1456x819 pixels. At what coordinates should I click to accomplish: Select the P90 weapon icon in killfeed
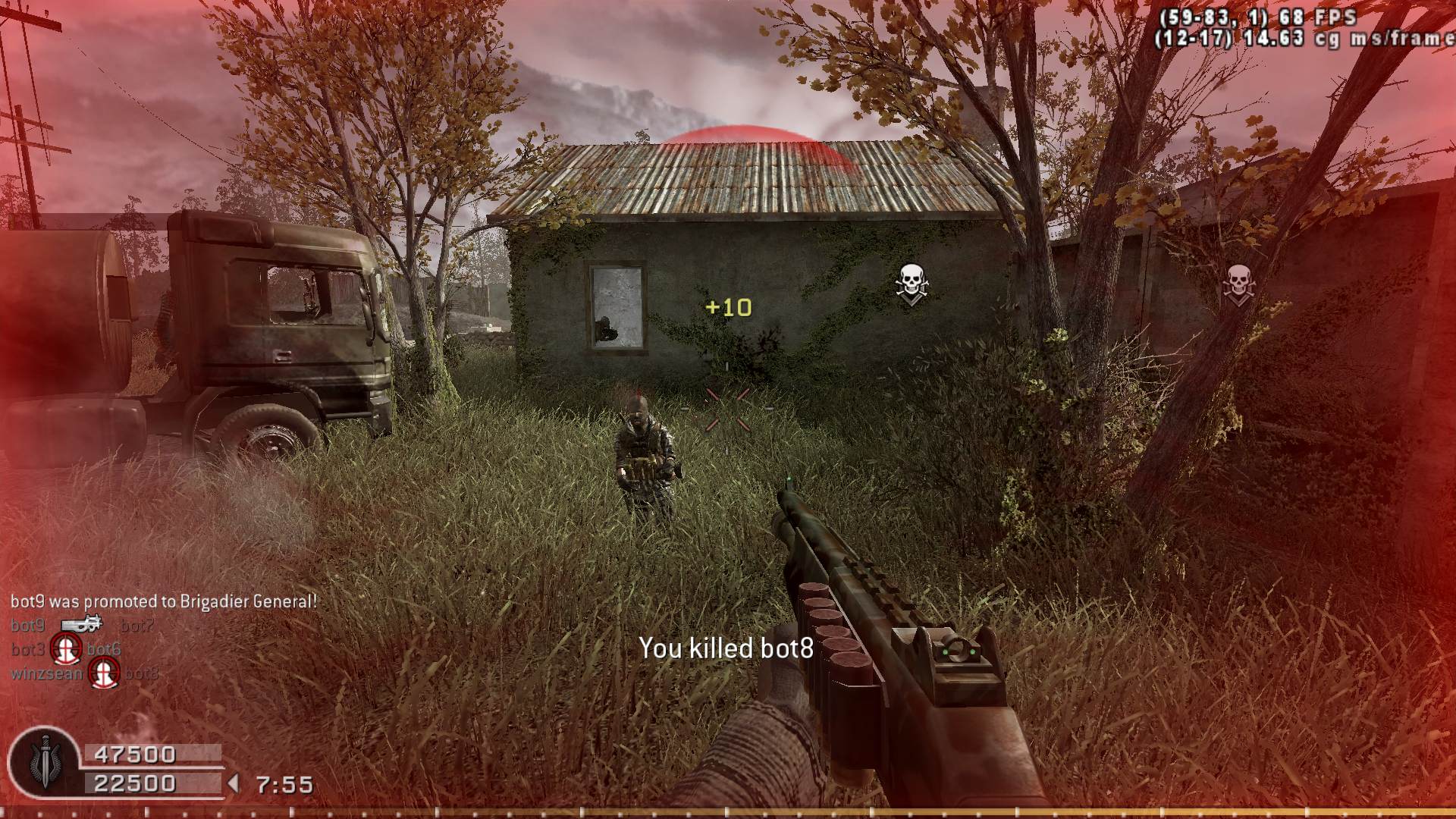tap(81, 624)
